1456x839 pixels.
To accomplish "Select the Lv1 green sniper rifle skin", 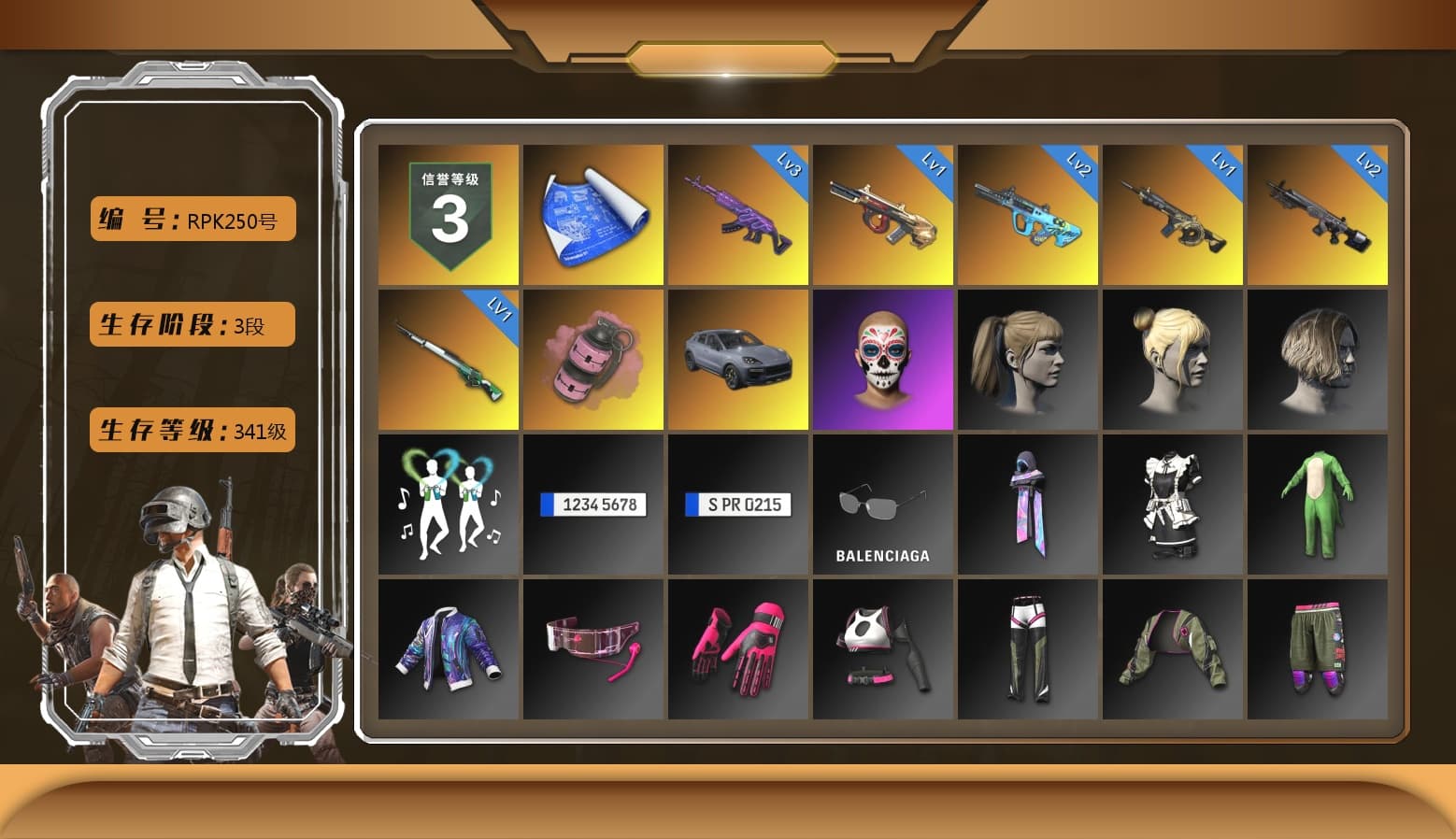I will (x=447, y=358).
